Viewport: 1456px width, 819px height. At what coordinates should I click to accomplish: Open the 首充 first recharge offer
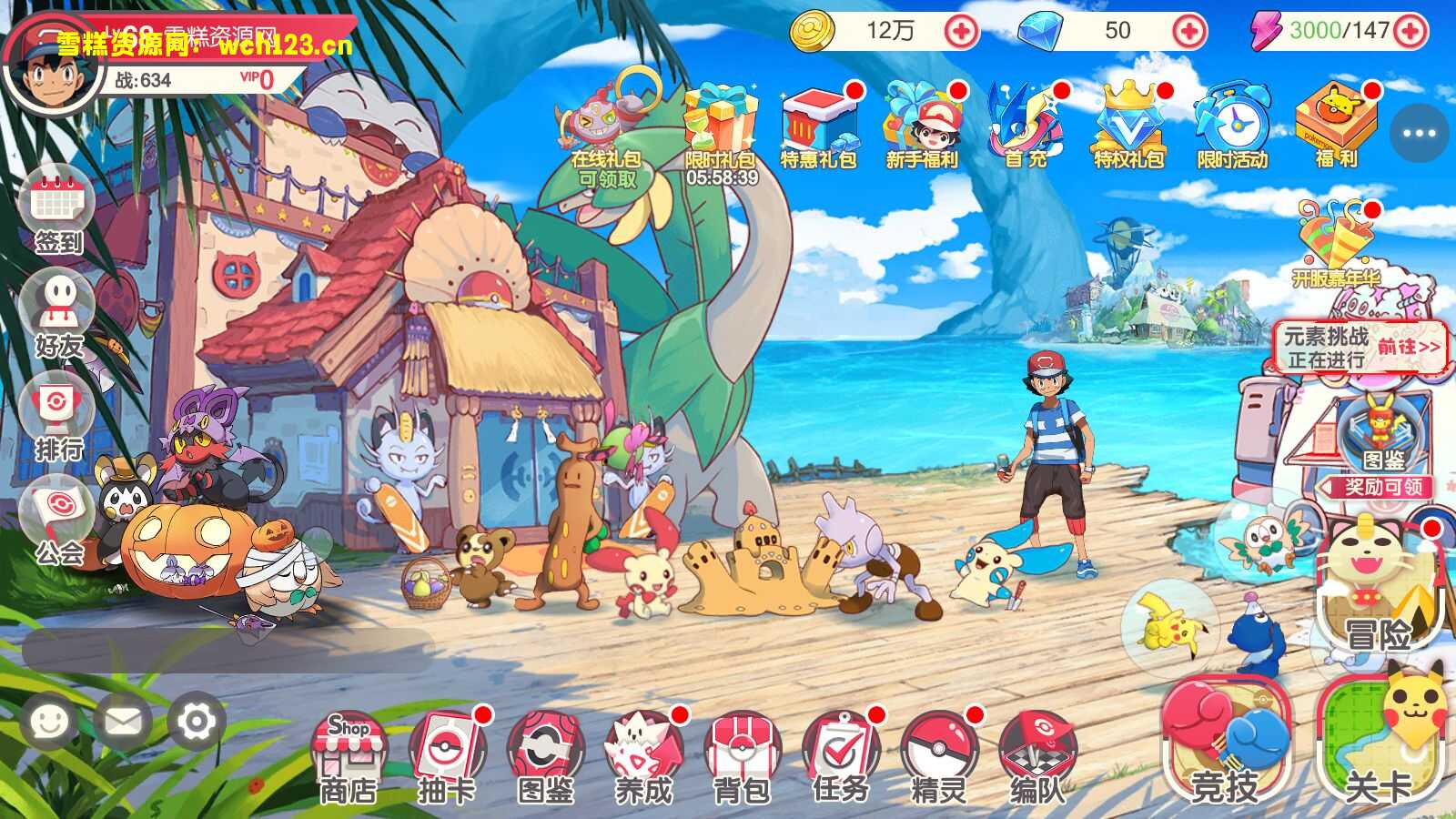click(x=1026, y=127)
